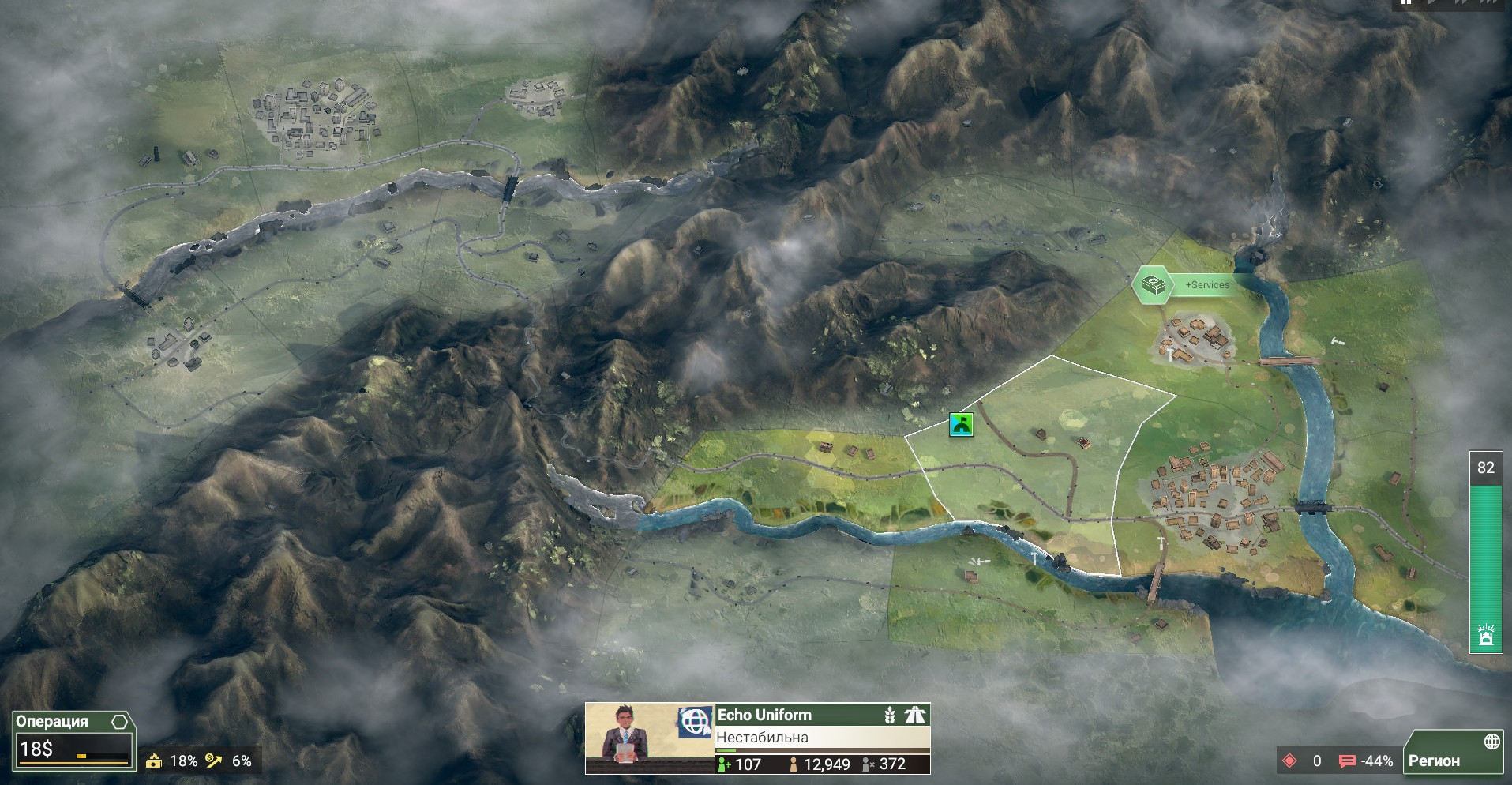The width and height of the screenshot is (1512, 785).
Task: Open the reputation meter showing 82
Action: [1485, 553]
